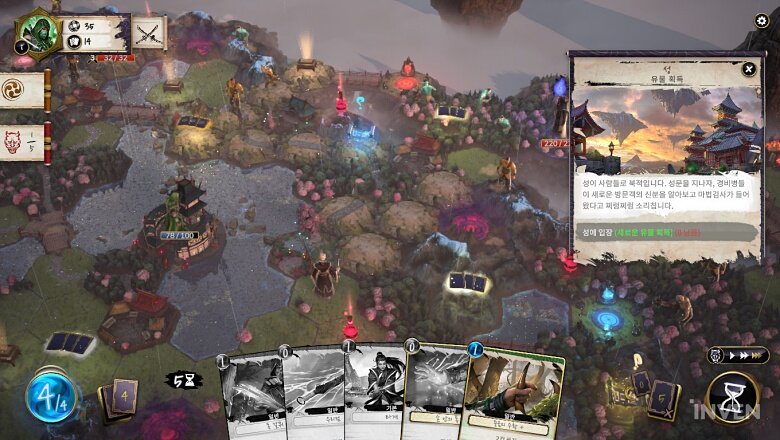Close the castle event popup

click(749, 69)
